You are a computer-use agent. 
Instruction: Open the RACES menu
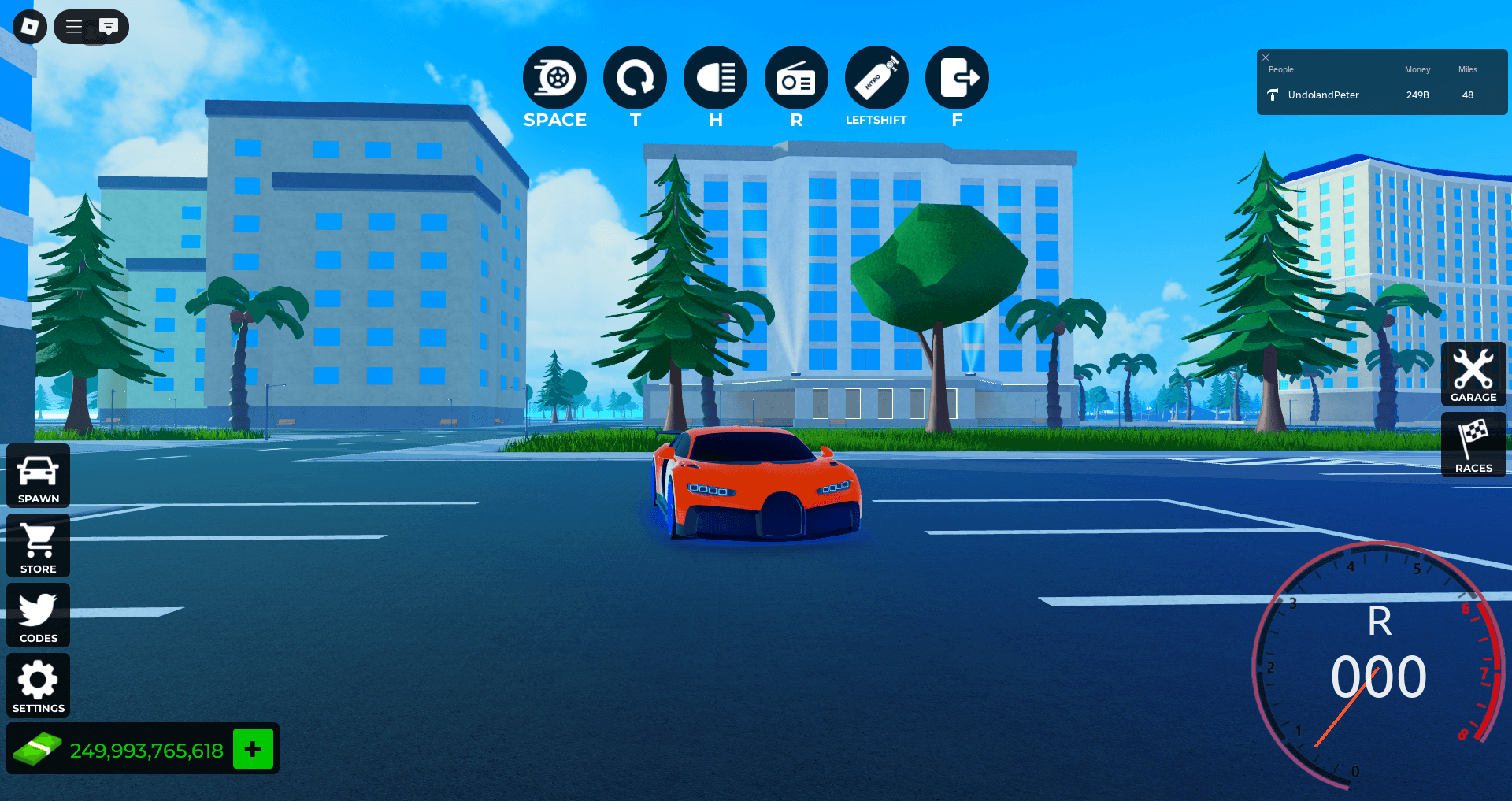[1473, 444]
